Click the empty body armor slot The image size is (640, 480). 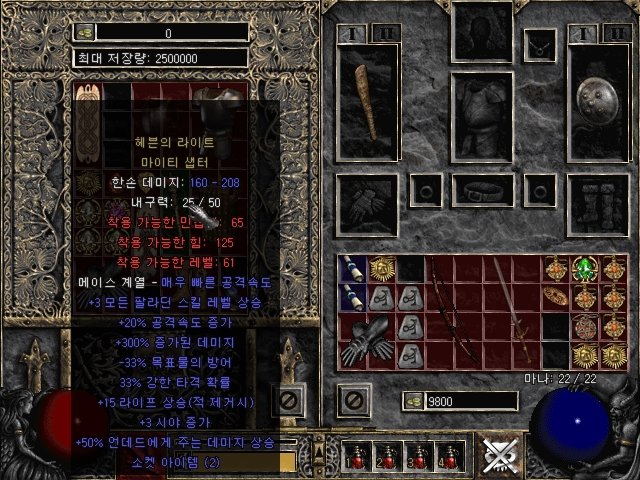point(482,115)
